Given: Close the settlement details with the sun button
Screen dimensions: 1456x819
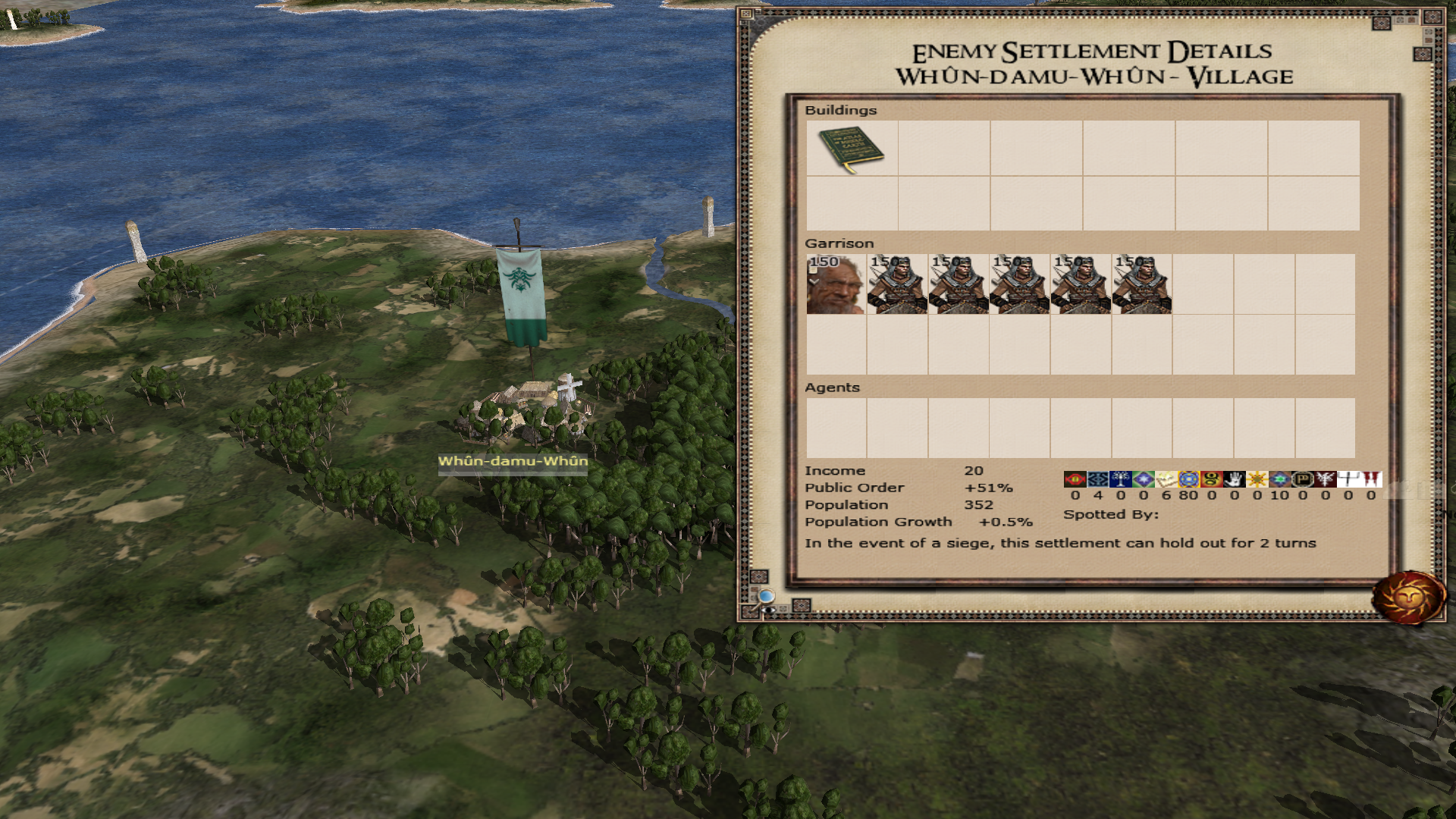Looking at the screenshot, I should pyautogui.click(x=1409, y=598).
